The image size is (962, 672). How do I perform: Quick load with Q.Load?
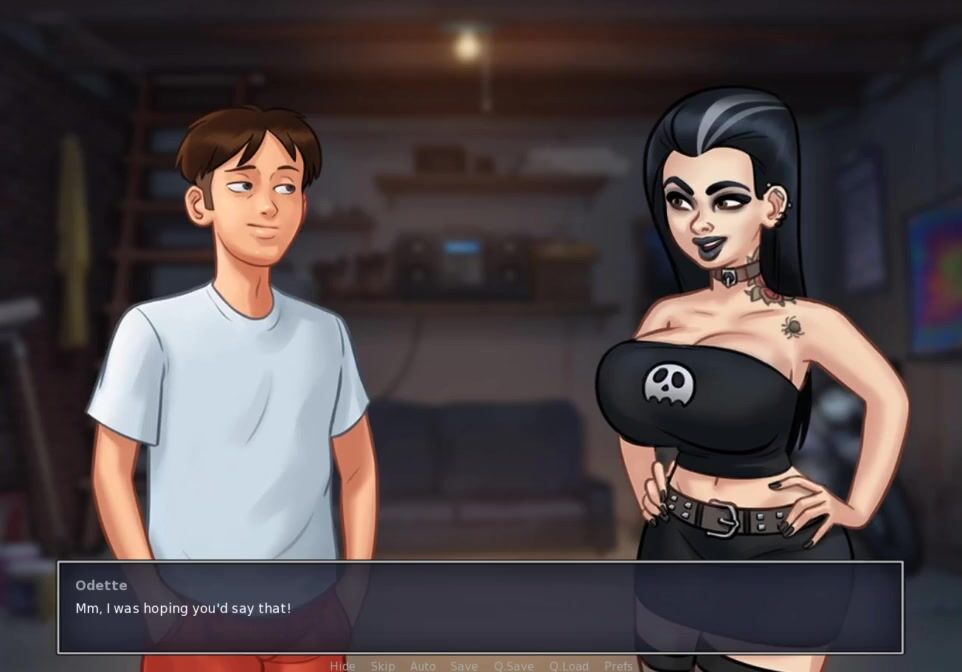point(569,666)
